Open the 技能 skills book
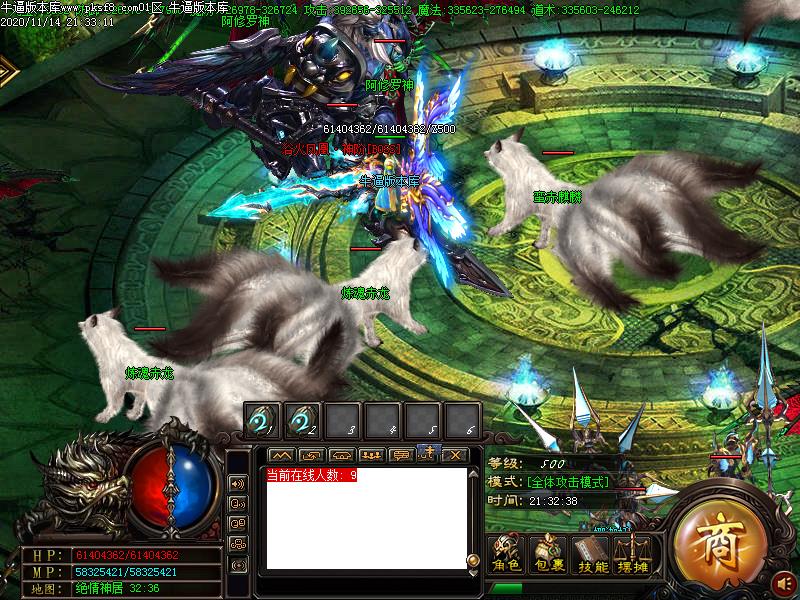This screenshot has width=800, height=600. [591, 555]
